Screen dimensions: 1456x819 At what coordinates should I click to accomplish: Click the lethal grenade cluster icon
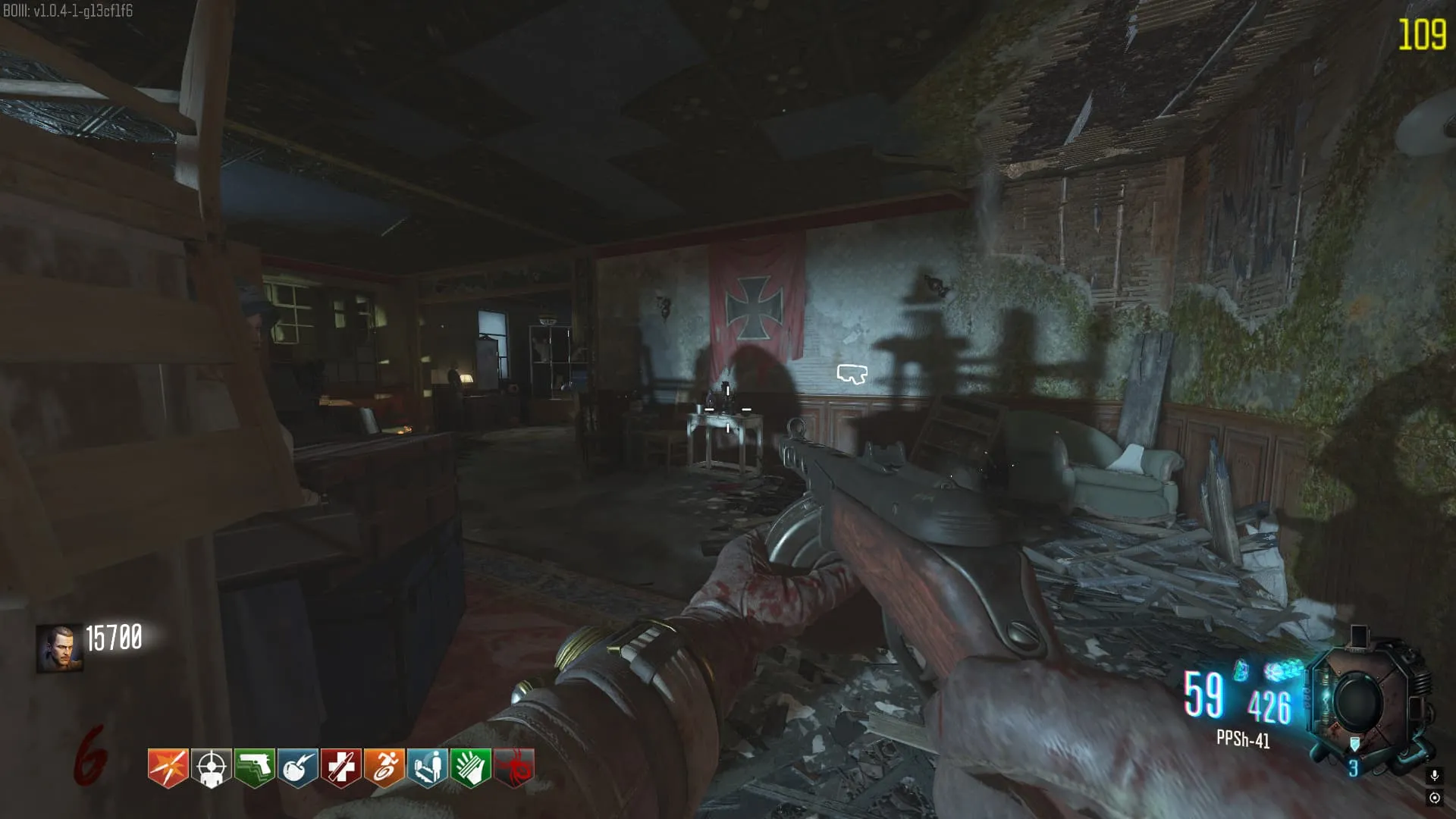(x=1283, y=672)
